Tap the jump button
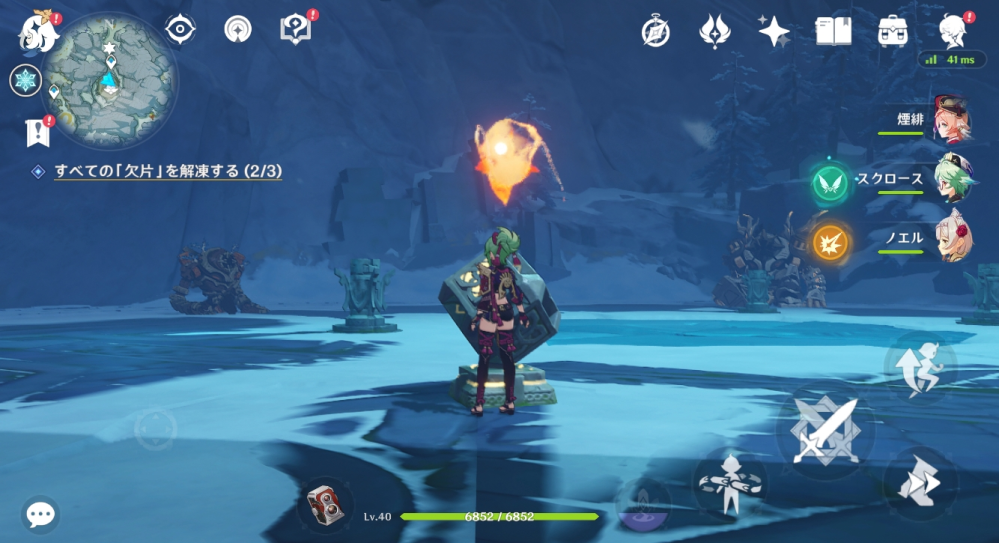Image resolution: width=999 pixels, height=543 pixels. 920,368
